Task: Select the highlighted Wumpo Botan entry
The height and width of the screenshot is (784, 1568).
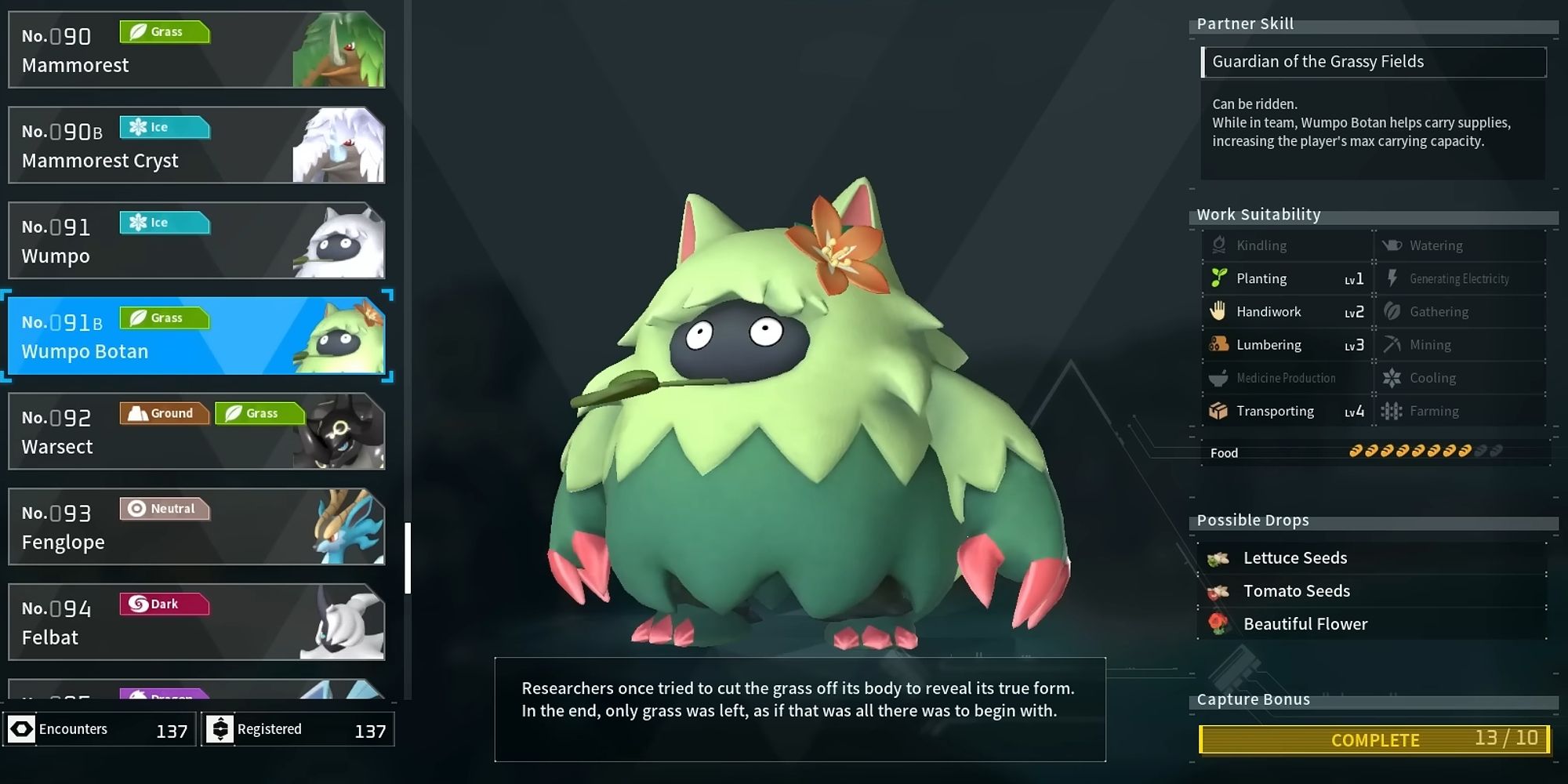Action: (x=196, y=336)
